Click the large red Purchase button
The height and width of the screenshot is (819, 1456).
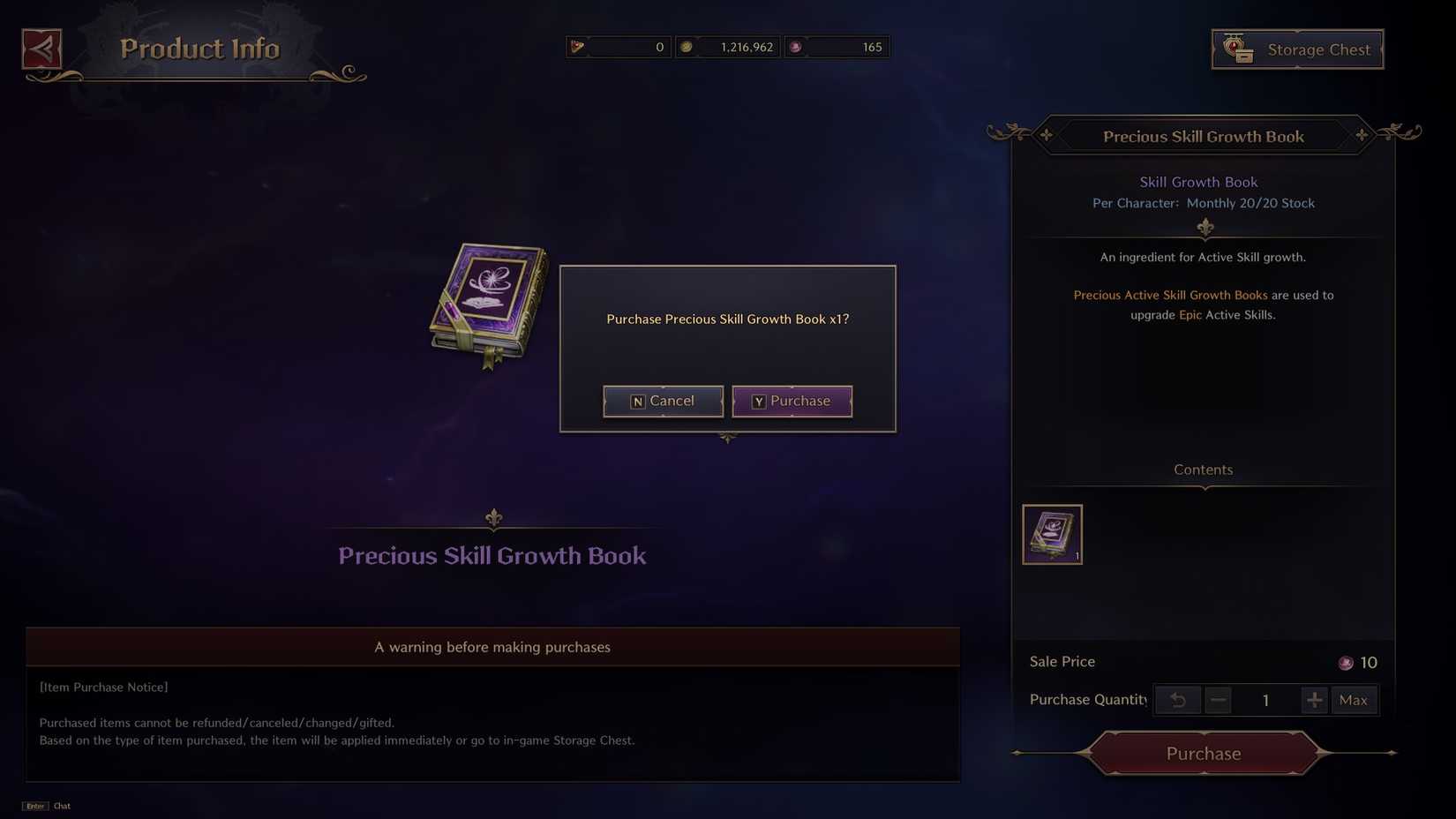[x=1203, y=753]
